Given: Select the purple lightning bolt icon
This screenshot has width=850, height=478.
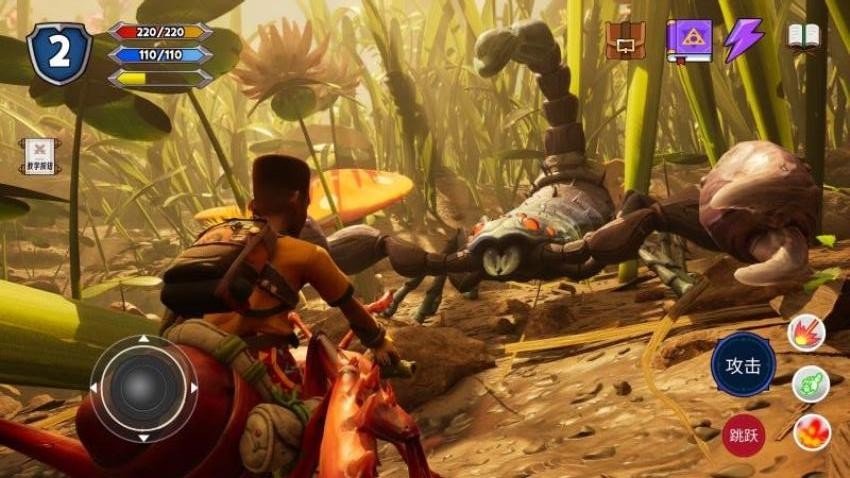Looking at the screenshot, I should click(743, 40).
